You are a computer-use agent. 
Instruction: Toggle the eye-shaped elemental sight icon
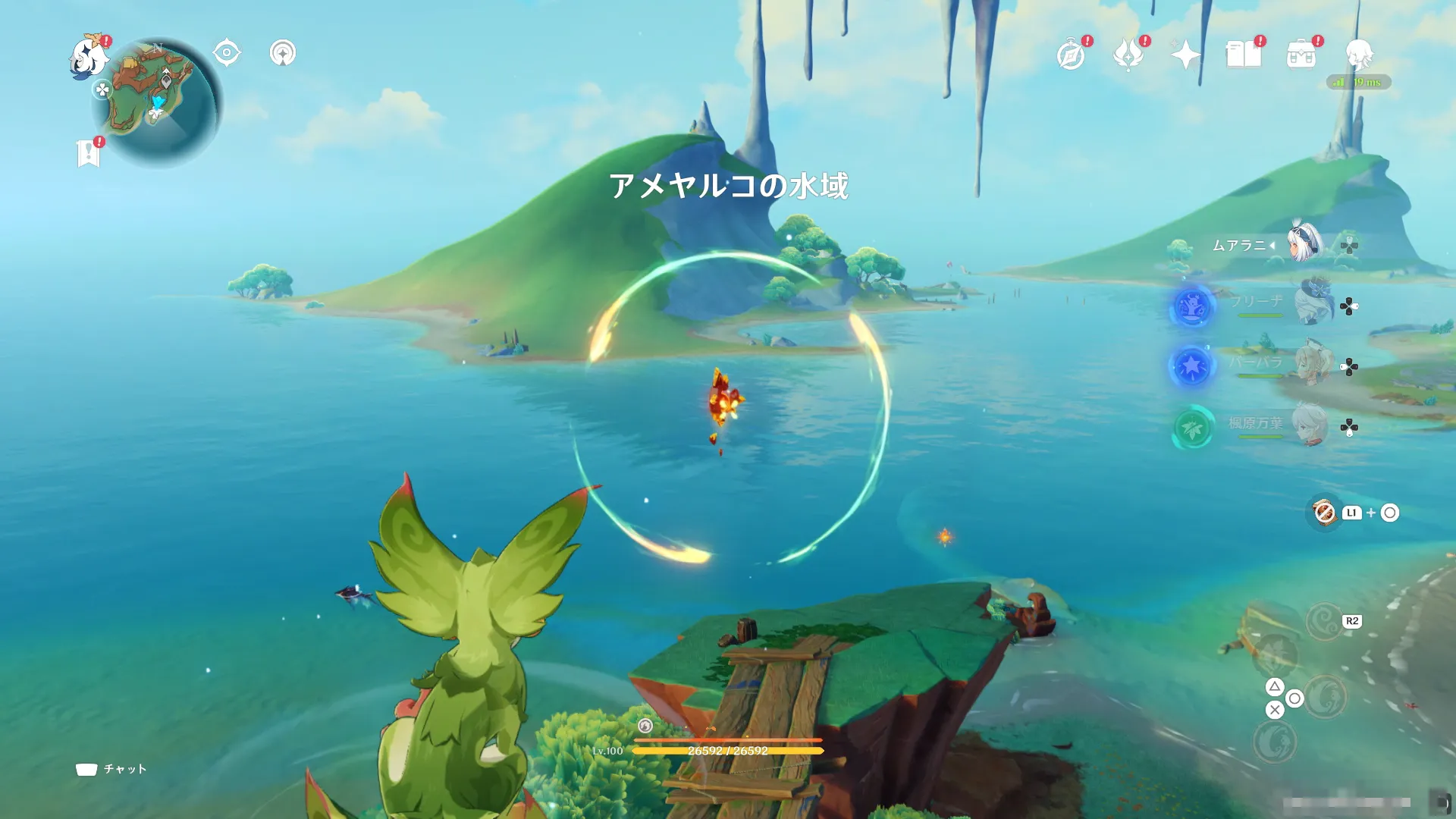tap(227, 53)
